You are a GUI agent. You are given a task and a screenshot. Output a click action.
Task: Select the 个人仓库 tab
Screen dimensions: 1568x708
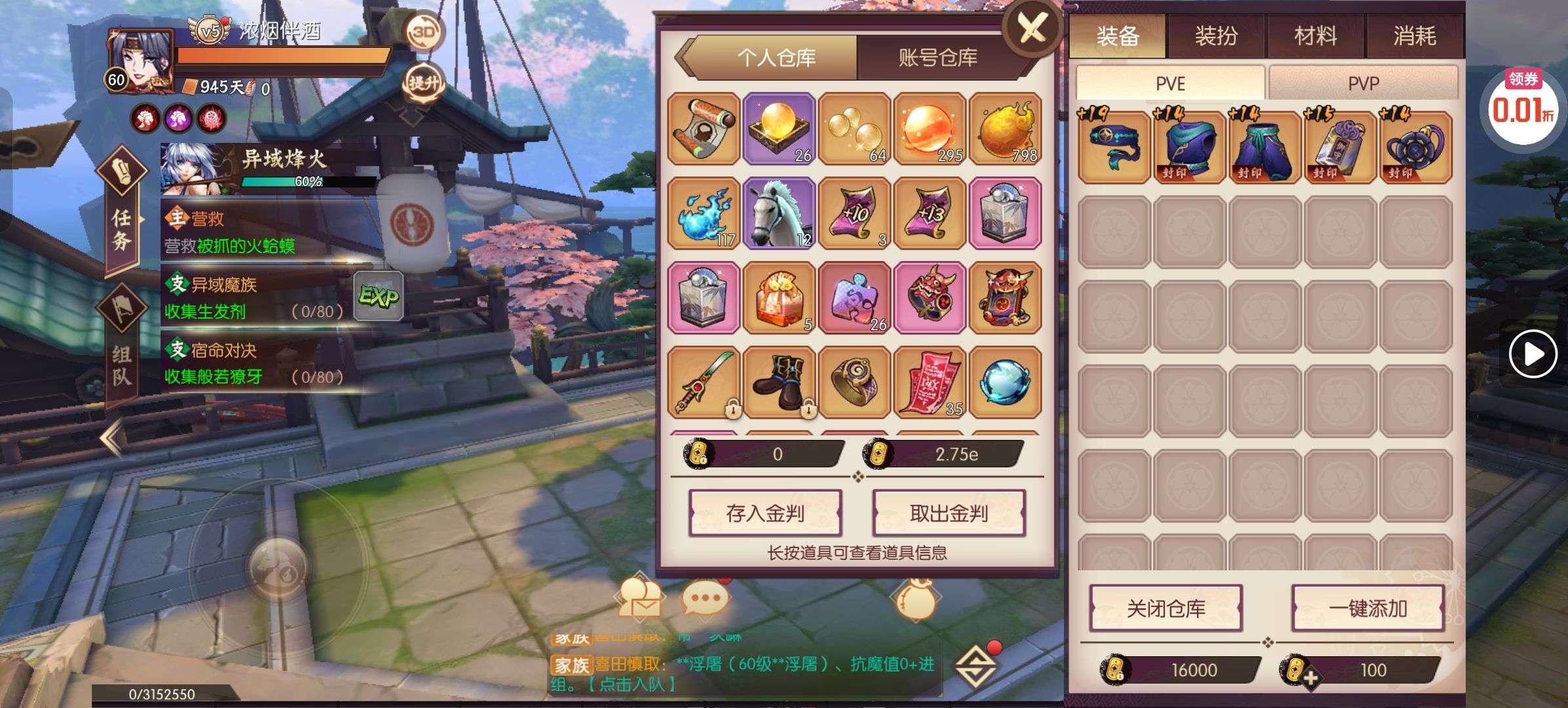(x=776, y=58)
